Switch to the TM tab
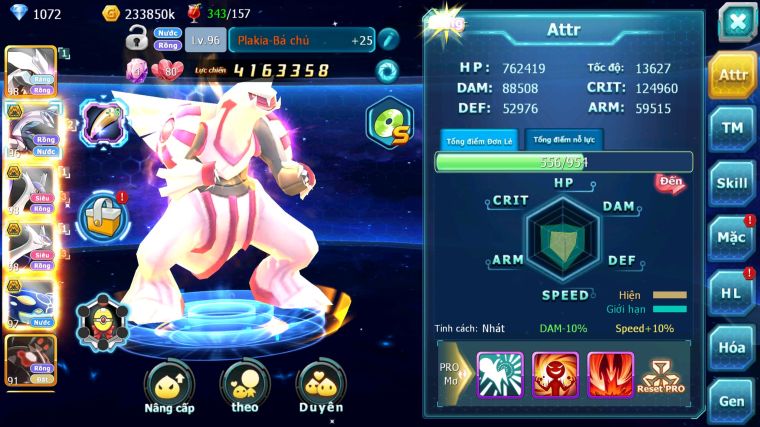 click(732, 128)
